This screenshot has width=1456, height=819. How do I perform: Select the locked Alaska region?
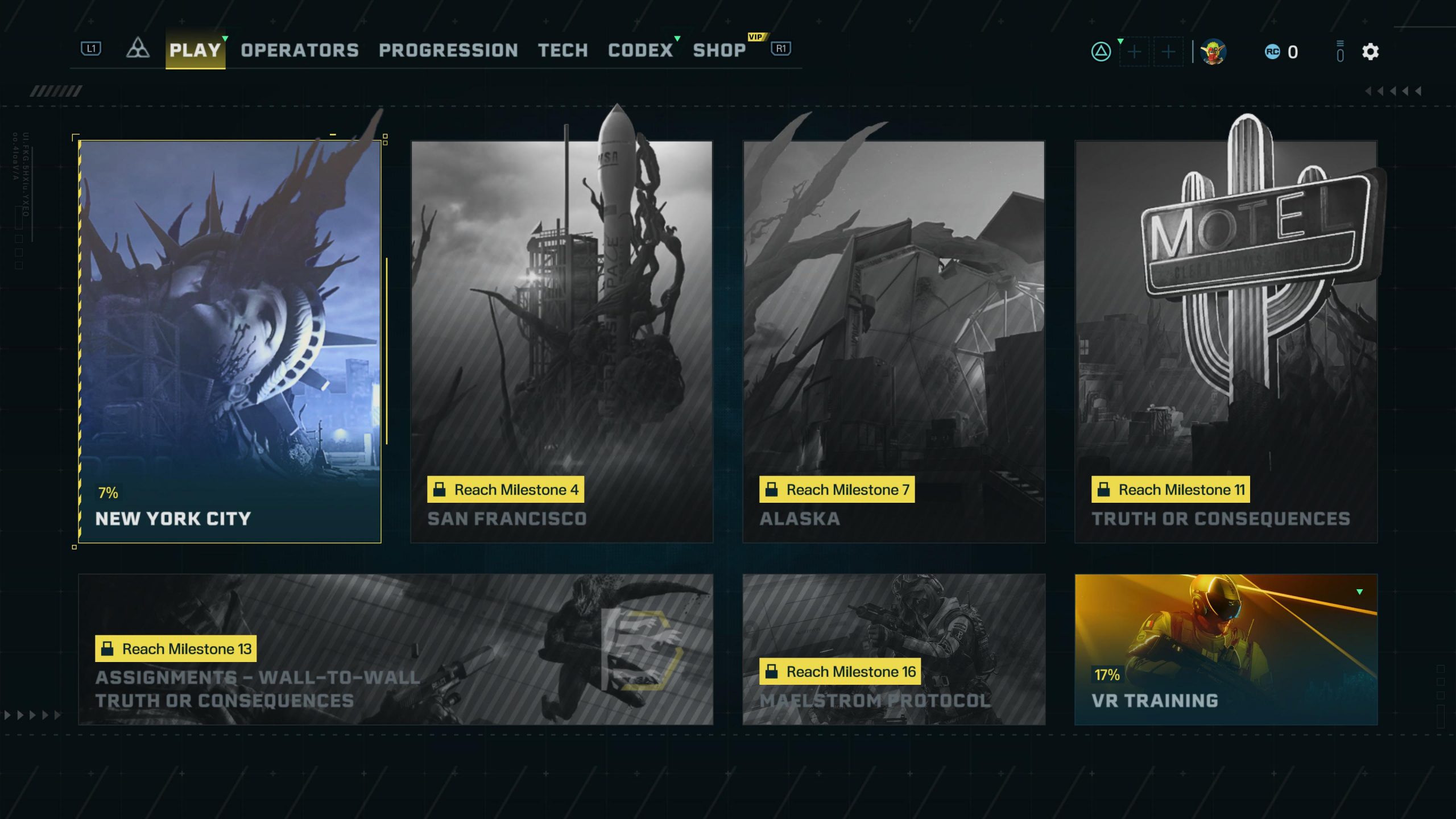click(894, 341)
